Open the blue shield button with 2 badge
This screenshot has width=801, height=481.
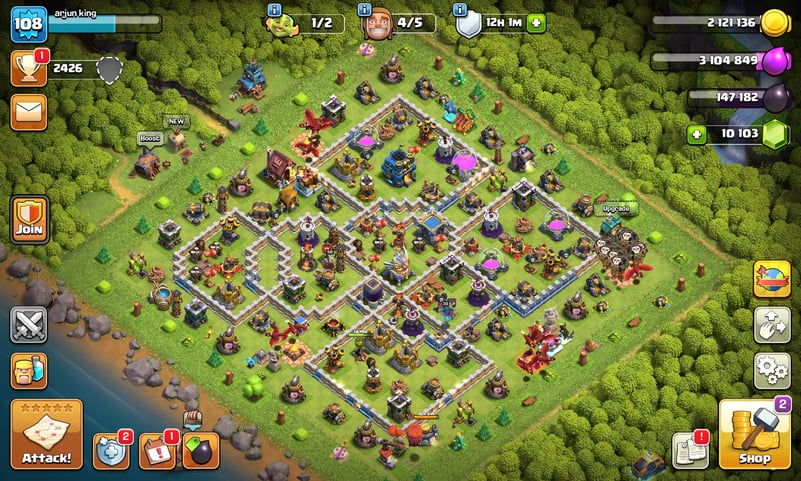click(x=111, y=451)
